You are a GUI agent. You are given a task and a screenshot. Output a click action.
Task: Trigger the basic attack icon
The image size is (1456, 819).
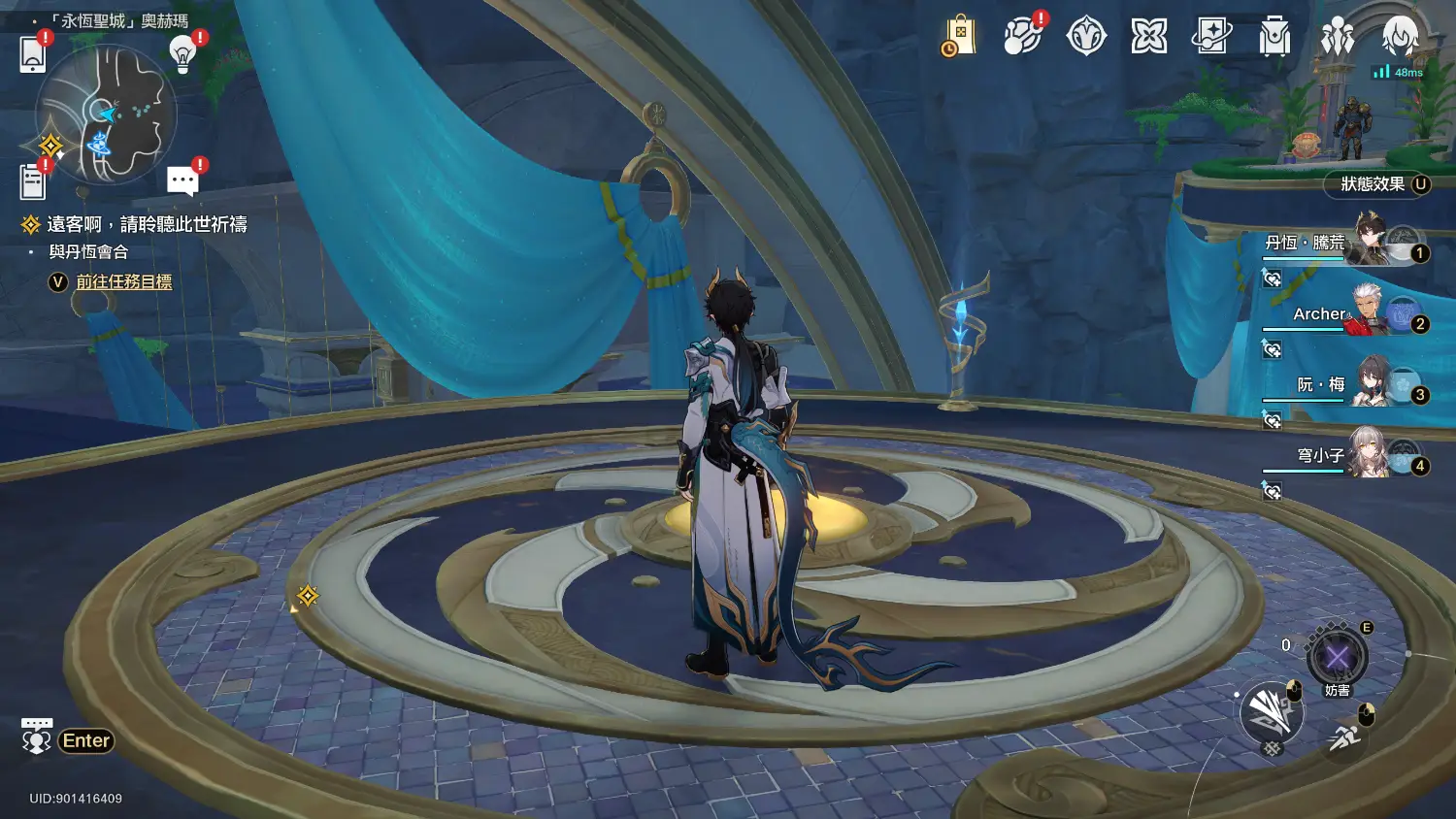point(1270,713)
